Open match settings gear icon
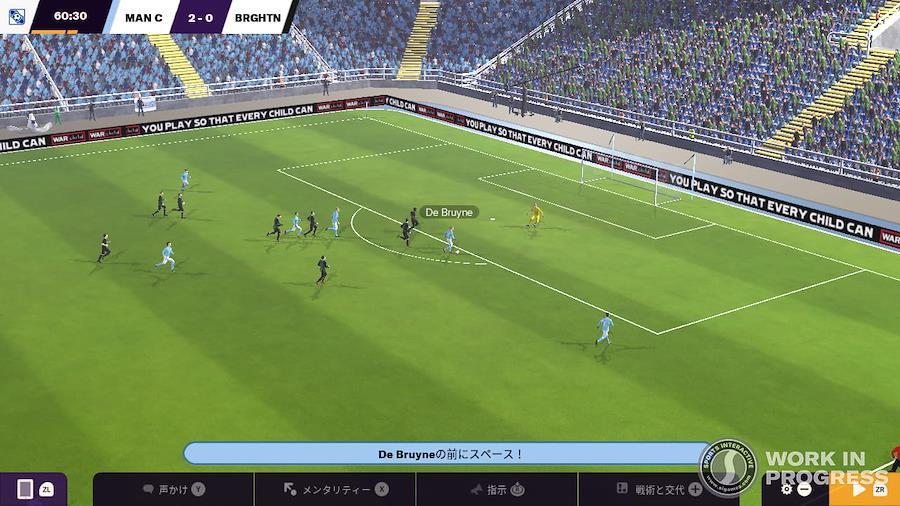The width and height of the screenshot is (900, 506). pyautogui.click(x=787, y=489)
